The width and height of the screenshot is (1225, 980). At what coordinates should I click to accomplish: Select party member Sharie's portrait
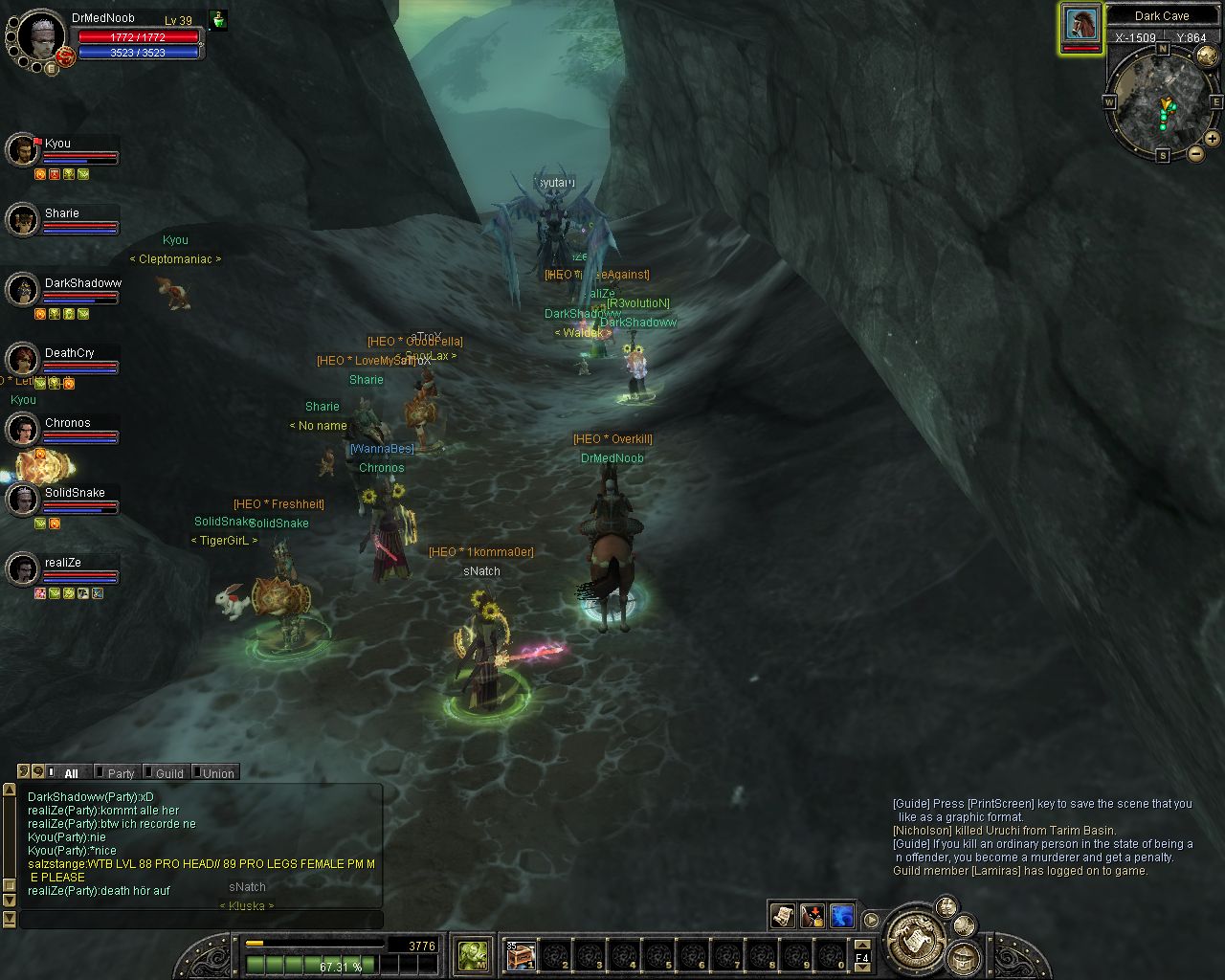22,220
